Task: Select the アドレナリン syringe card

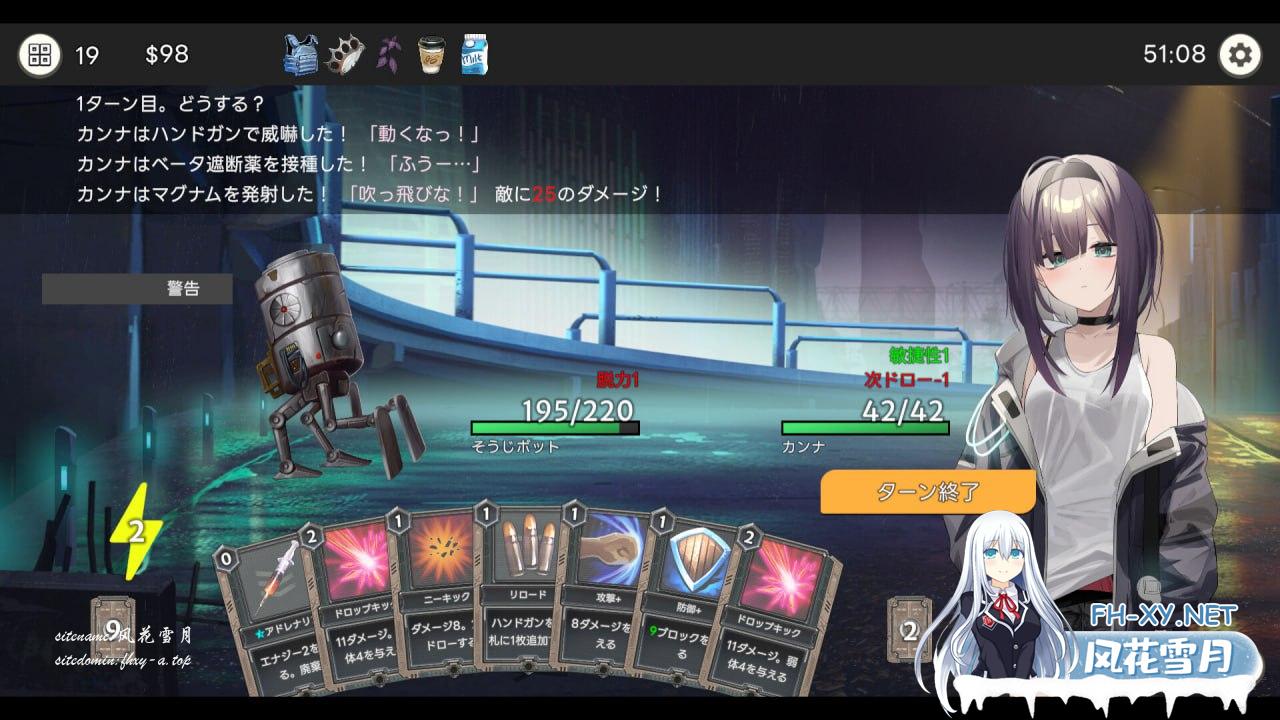Action: [264, 600]
